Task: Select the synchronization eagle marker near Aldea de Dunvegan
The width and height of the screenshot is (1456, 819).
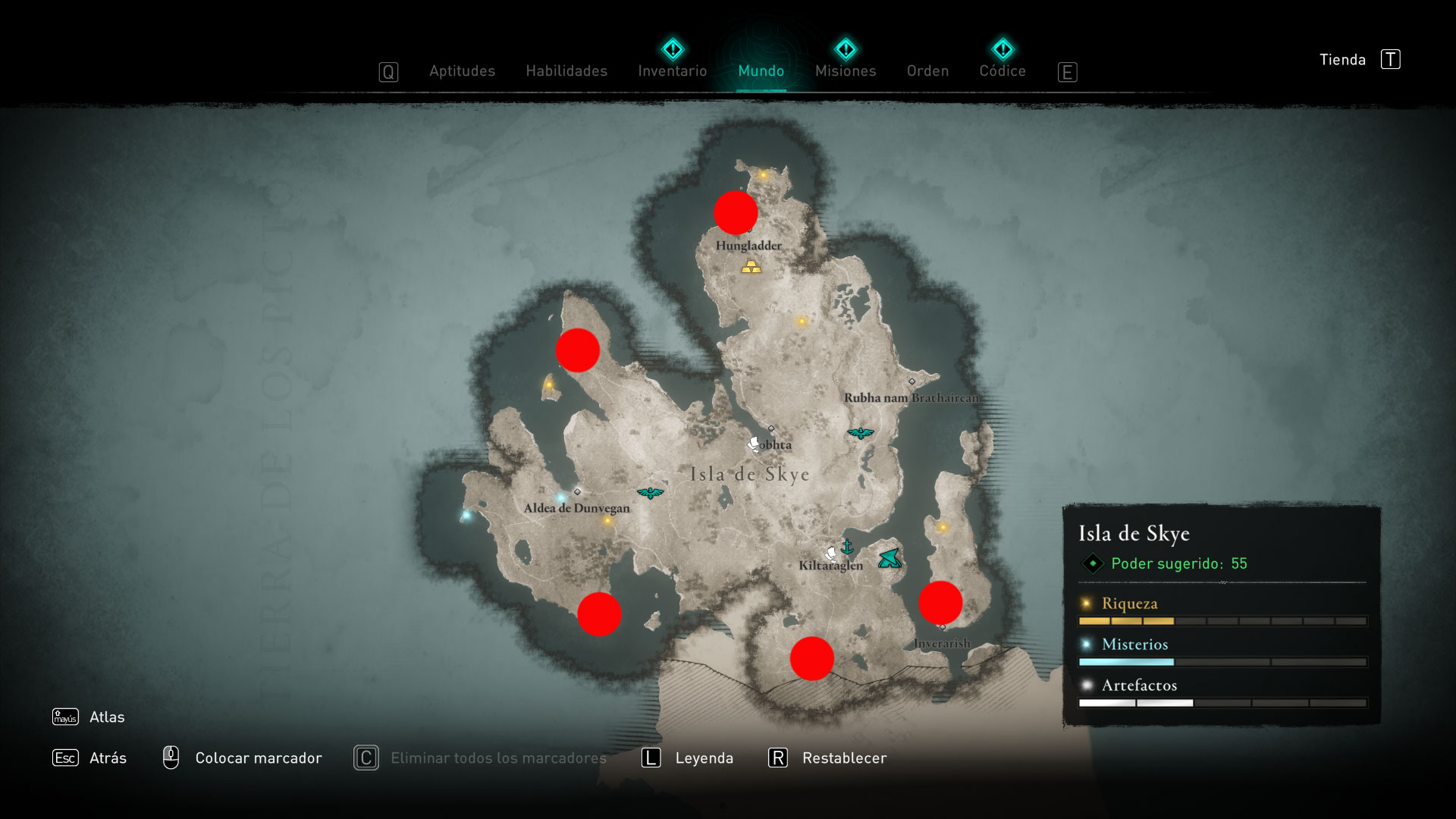Action: click(650, 494)
